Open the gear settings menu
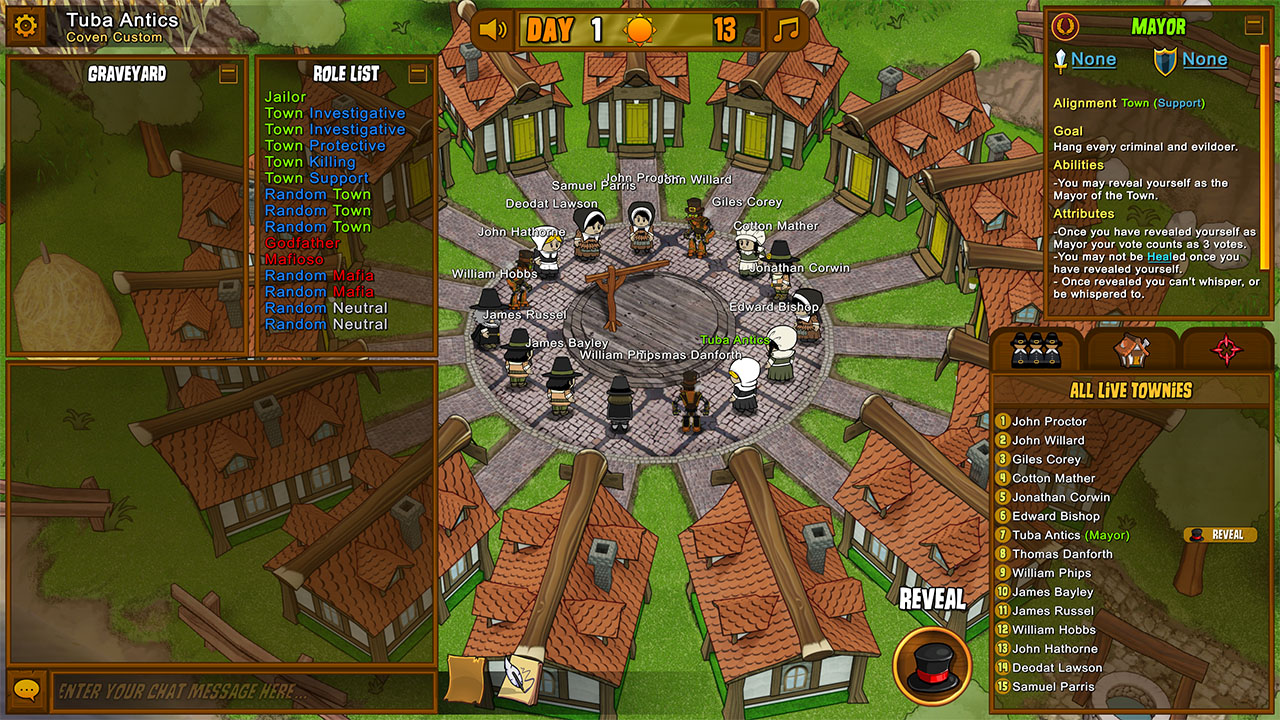 click(x=26, y=26)
